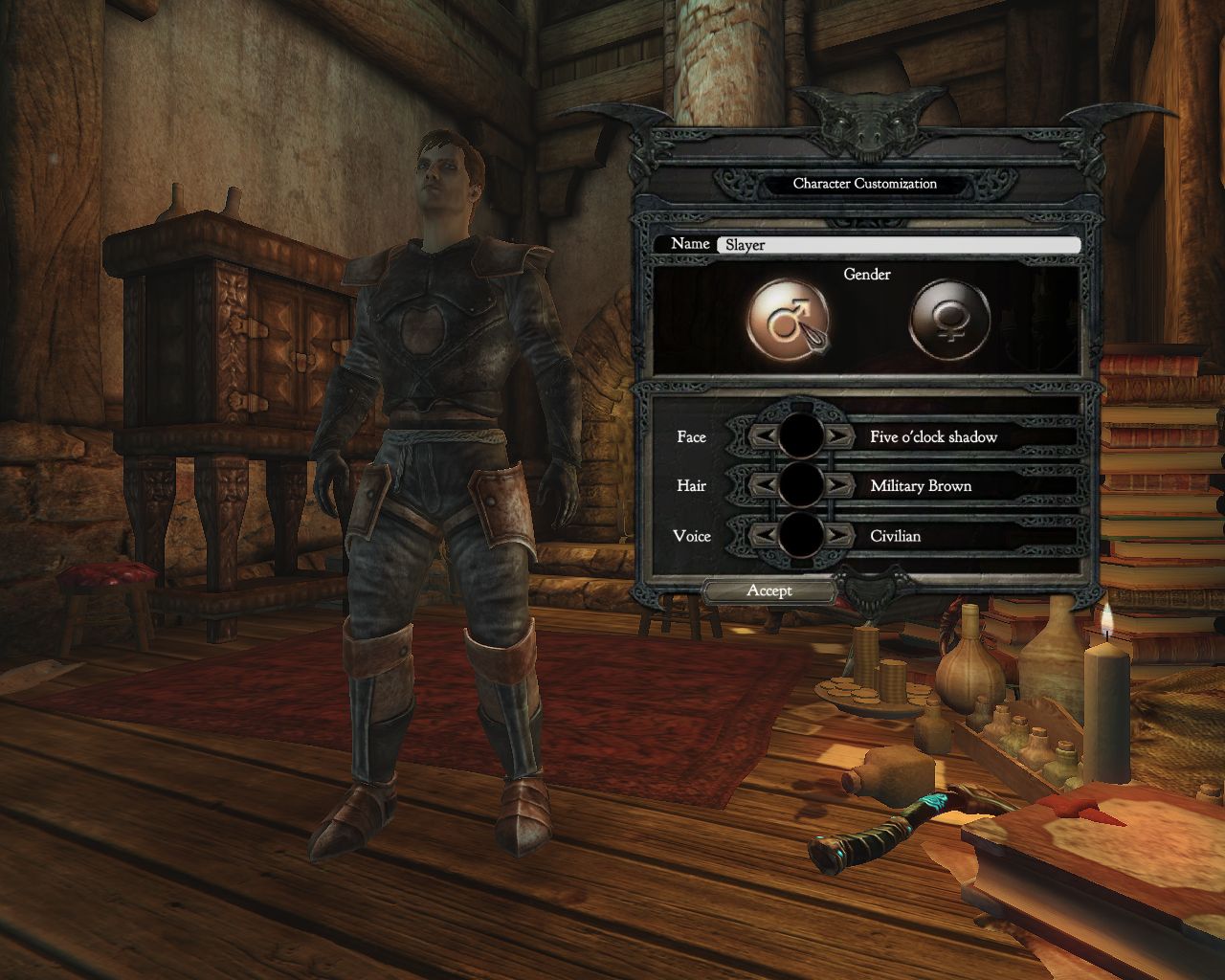
Task: Select the next Voice option
Action: pos(837,535)
